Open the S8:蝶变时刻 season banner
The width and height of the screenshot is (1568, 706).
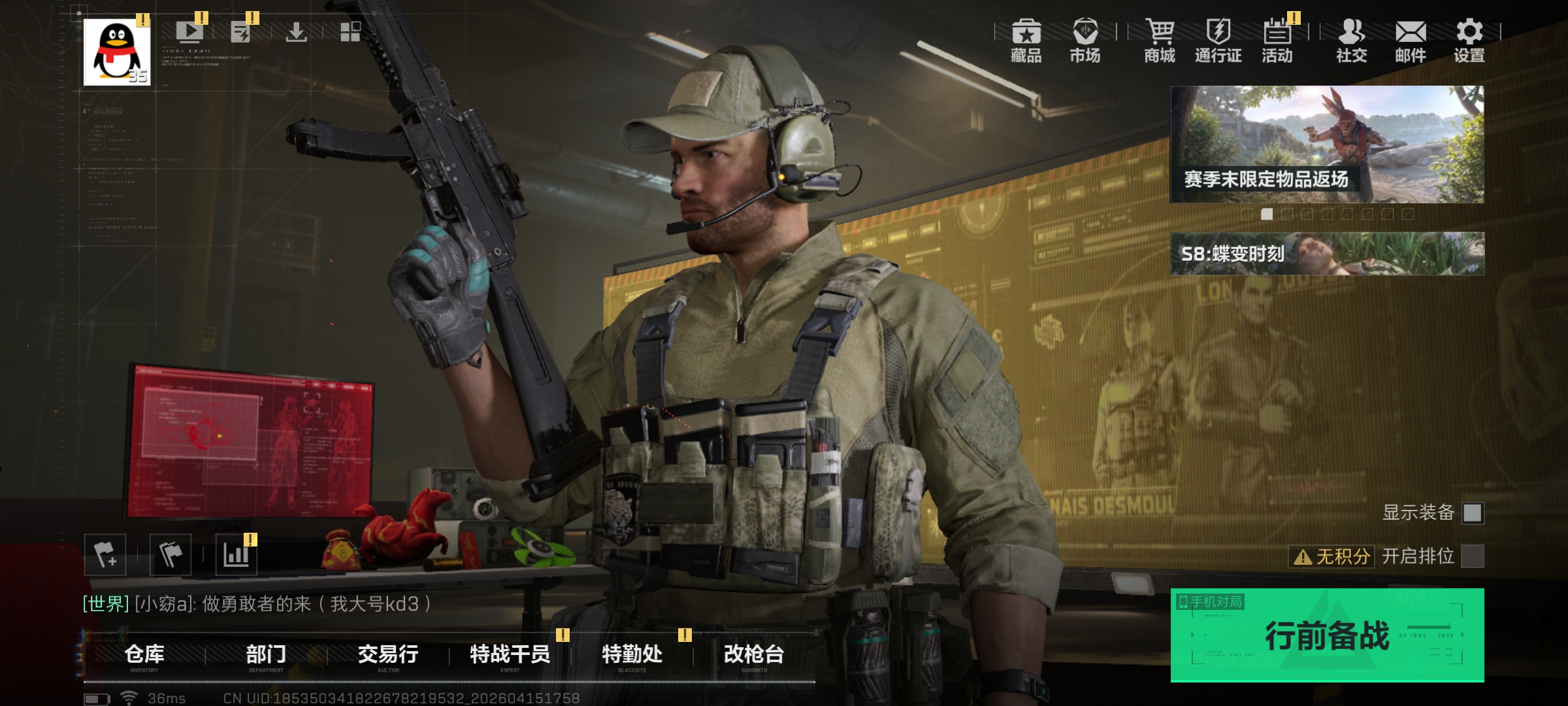coord(1326,254)
